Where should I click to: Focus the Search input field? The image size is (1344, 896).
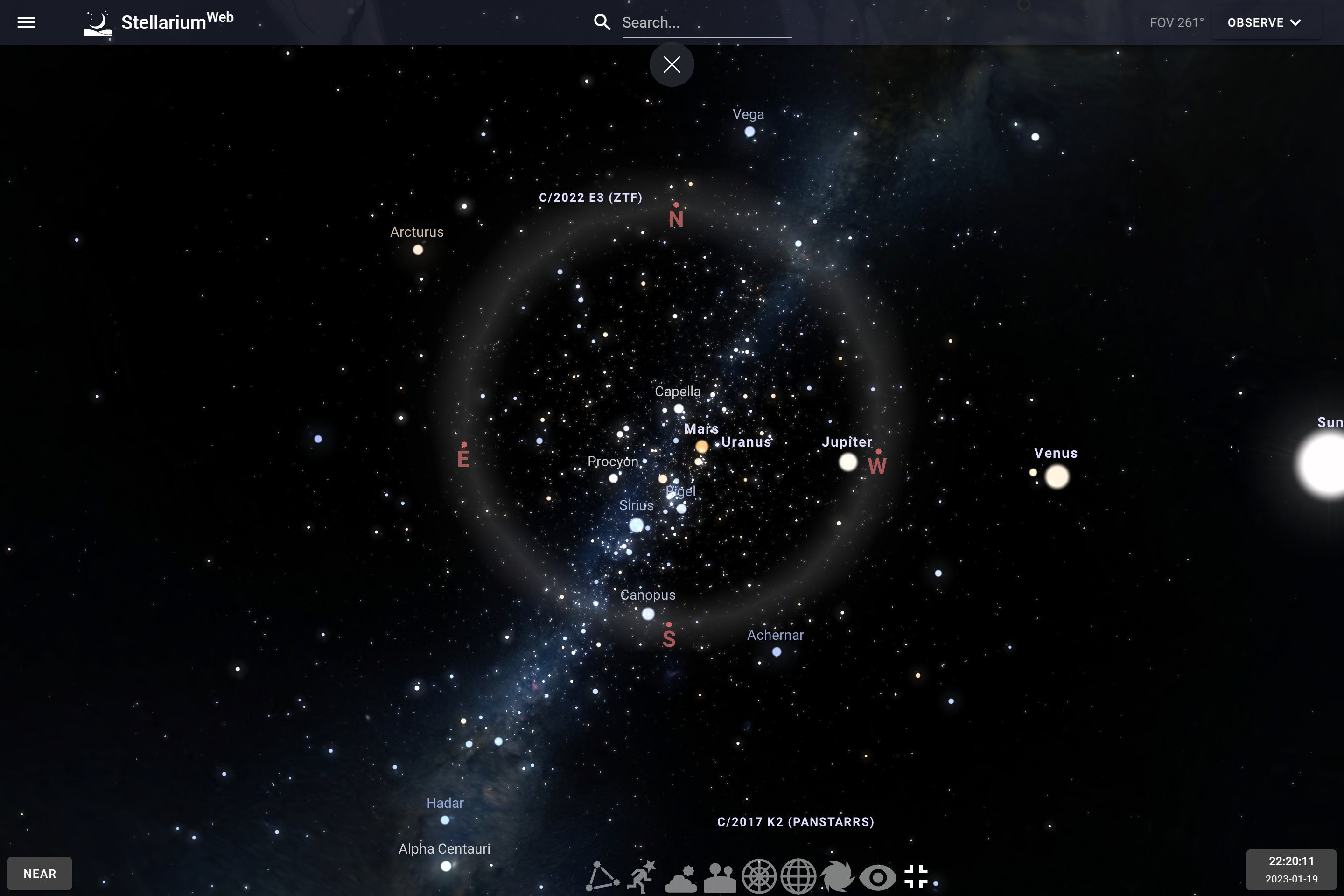click(x=706, y=22)
